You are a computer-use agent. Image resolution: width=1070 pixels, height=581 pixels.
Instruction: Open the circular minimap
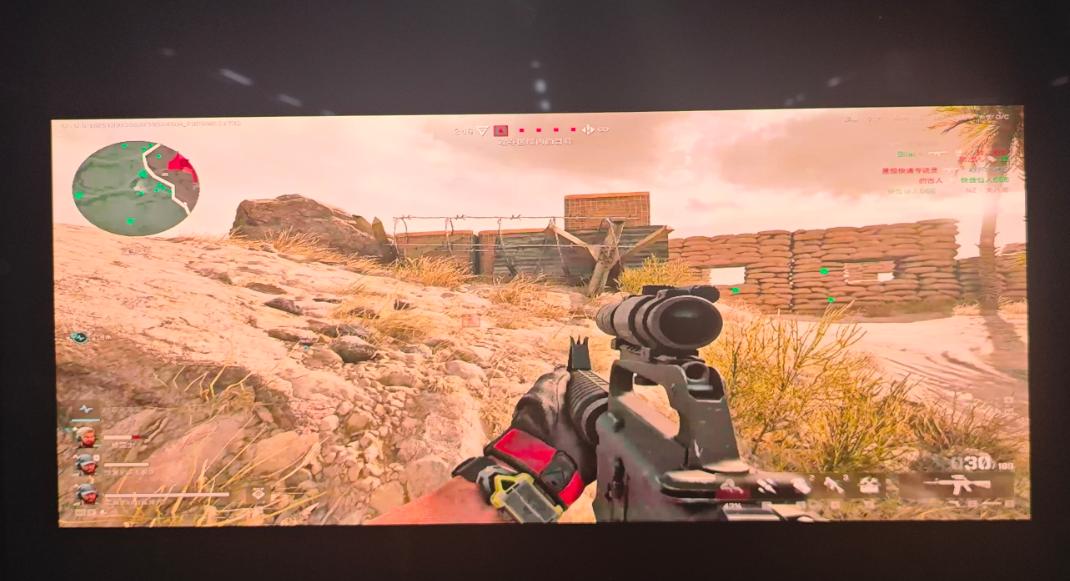135,187
